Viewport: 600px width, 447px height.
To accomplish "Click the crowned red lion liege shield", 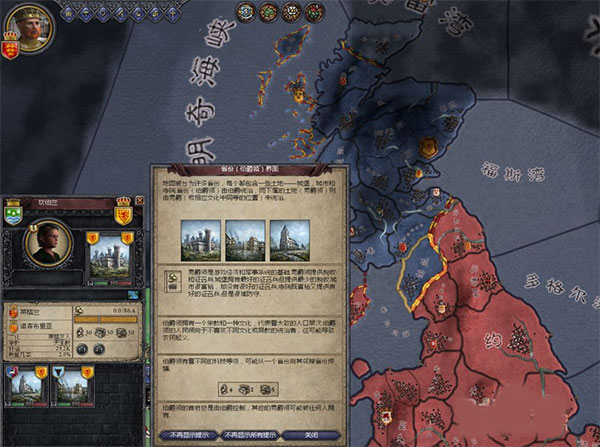I will [x=124, y=215].
